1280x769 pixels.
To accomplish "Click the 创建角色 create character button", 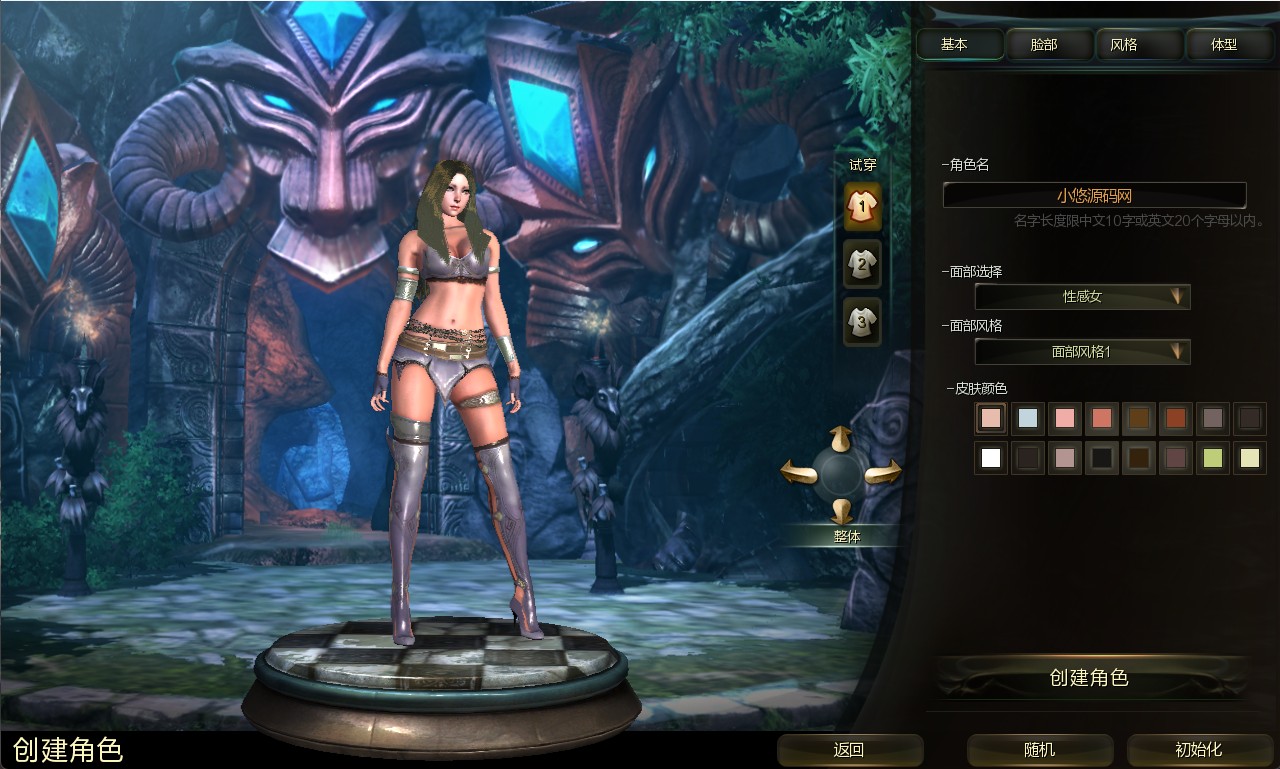I will [1089, 678].
